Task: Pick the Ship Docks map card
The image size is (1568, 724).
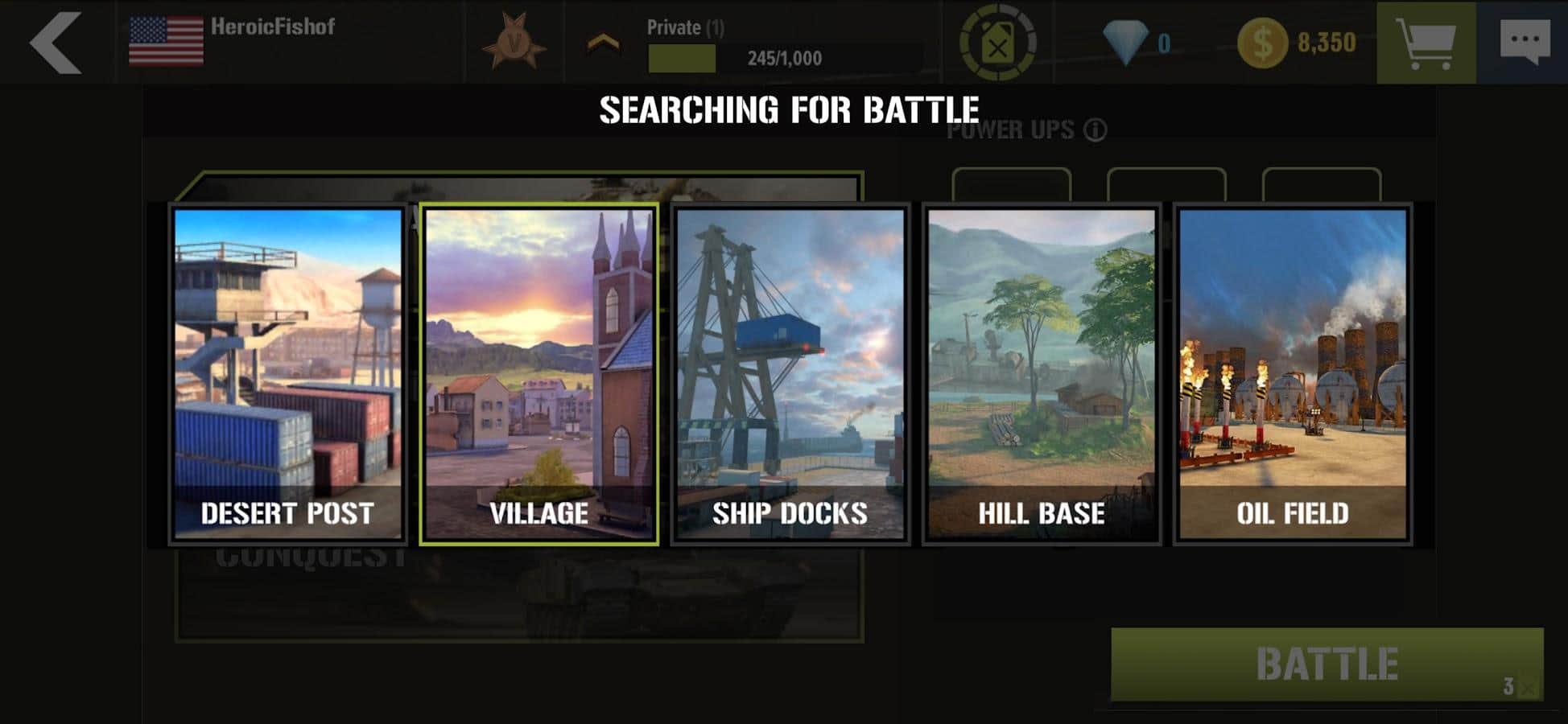Action: click(790, 374)
